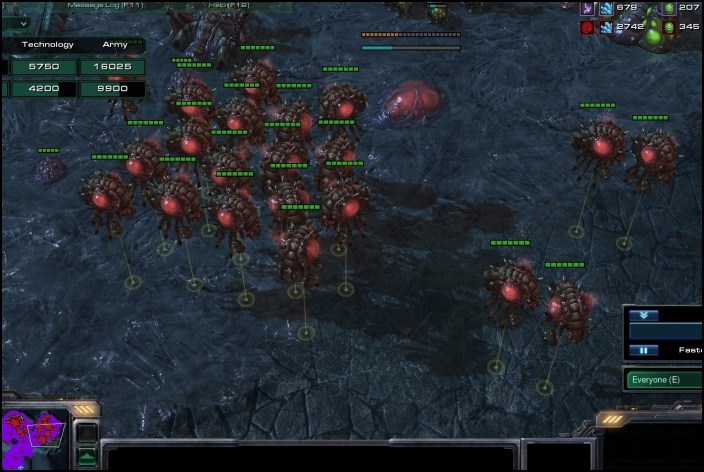The image size is (704, 472).
Task: Pause the replay playback
Action: (x=644, y=350)
